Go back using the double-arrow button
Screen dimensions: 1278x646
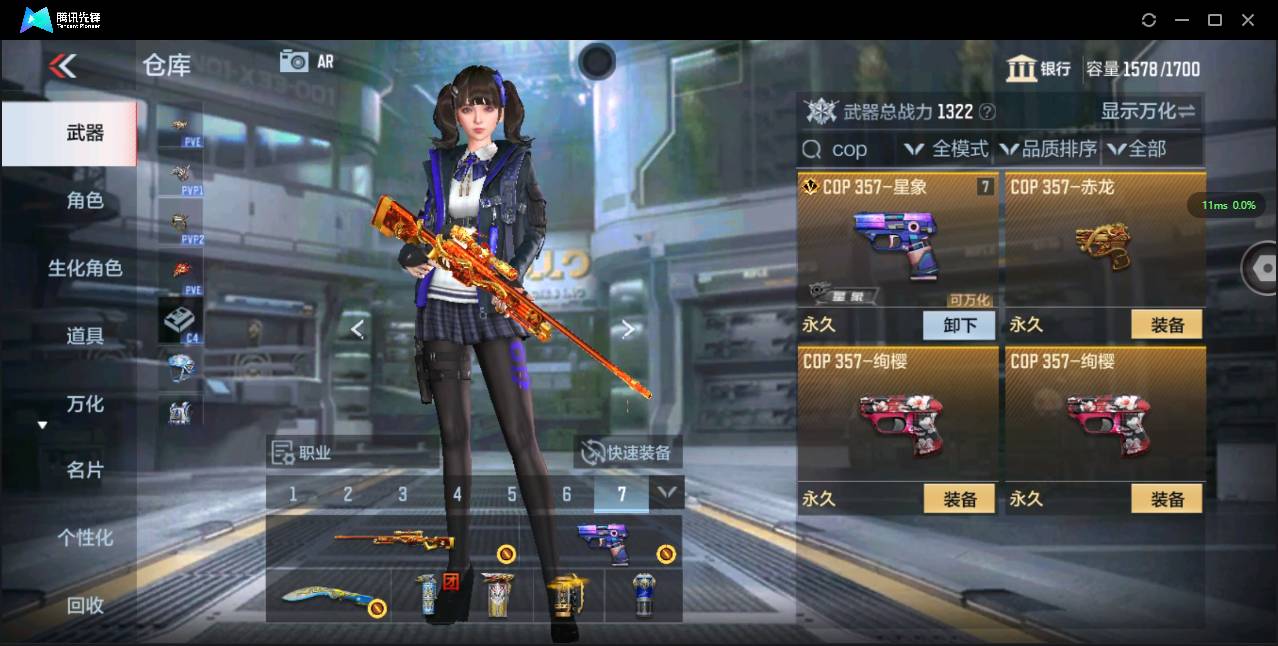point(62,66)
